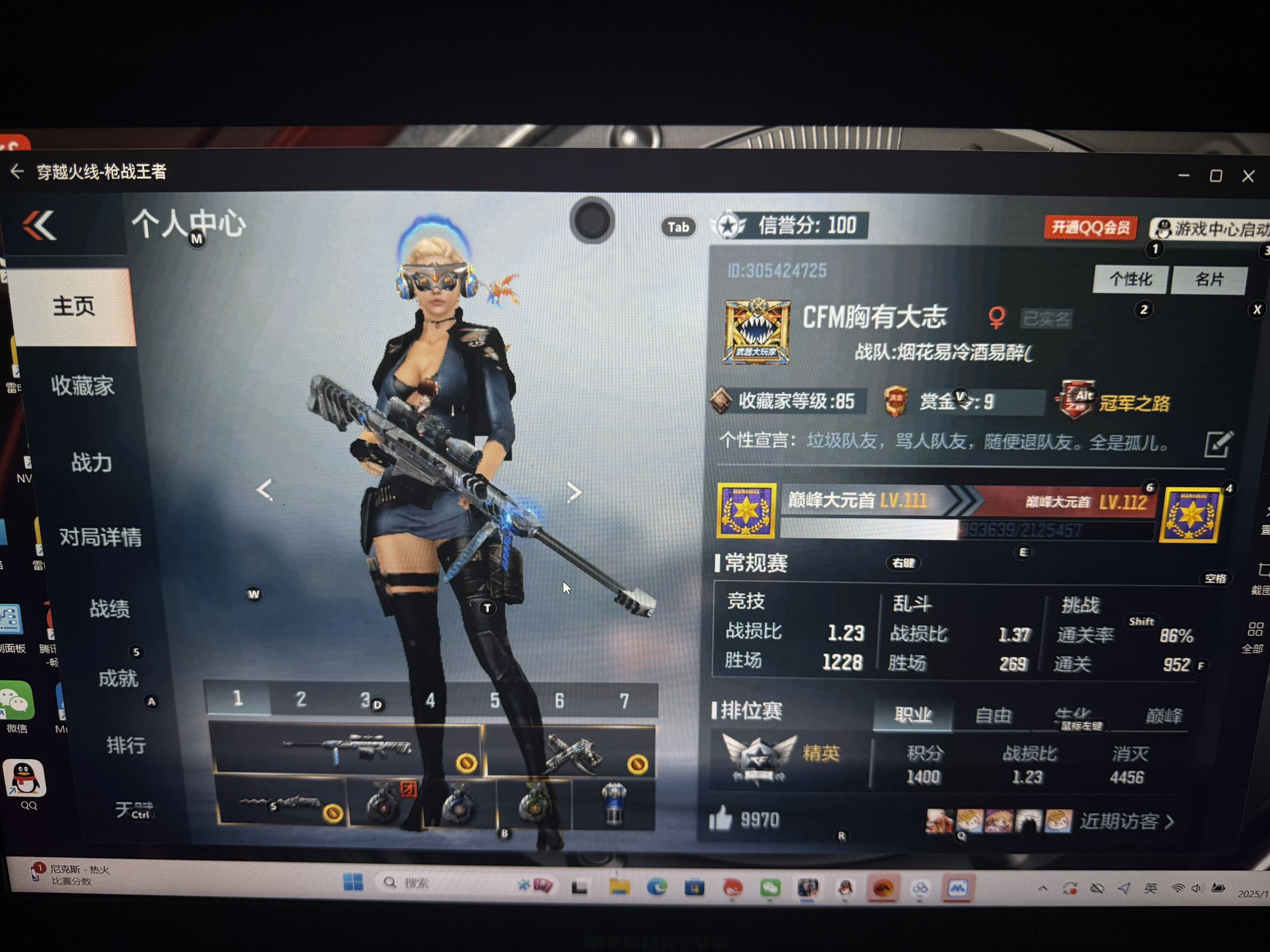The image size is (1270, 952).
Task: Switch ranked stats to 自由 tab
Action: click(993, 715)
